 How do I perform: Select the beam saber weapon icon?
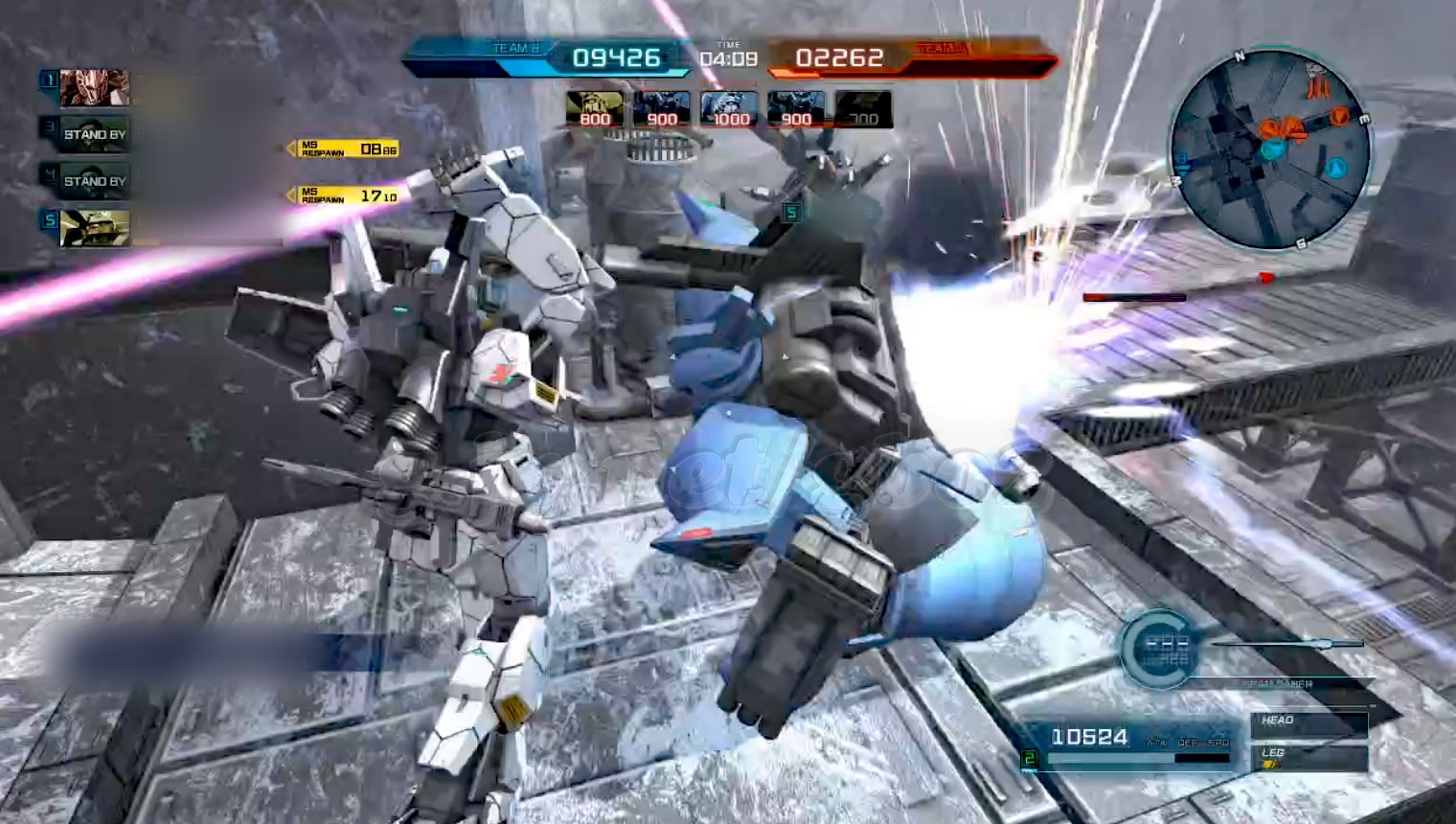(x=1288, y=644)
